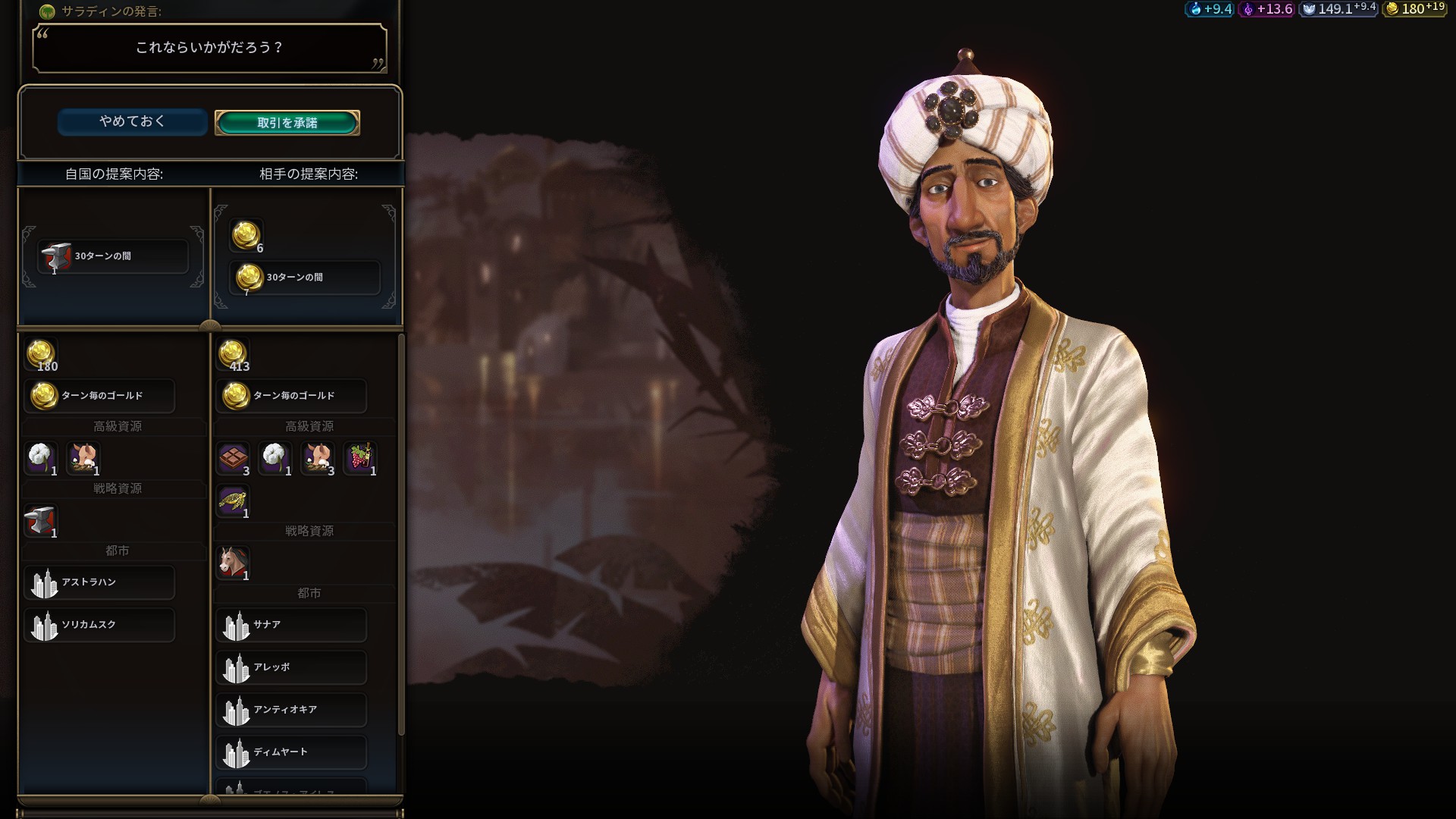The image size is (1456, 819).
Task: Offer your iron strategic resource
Action: point(41,520)
